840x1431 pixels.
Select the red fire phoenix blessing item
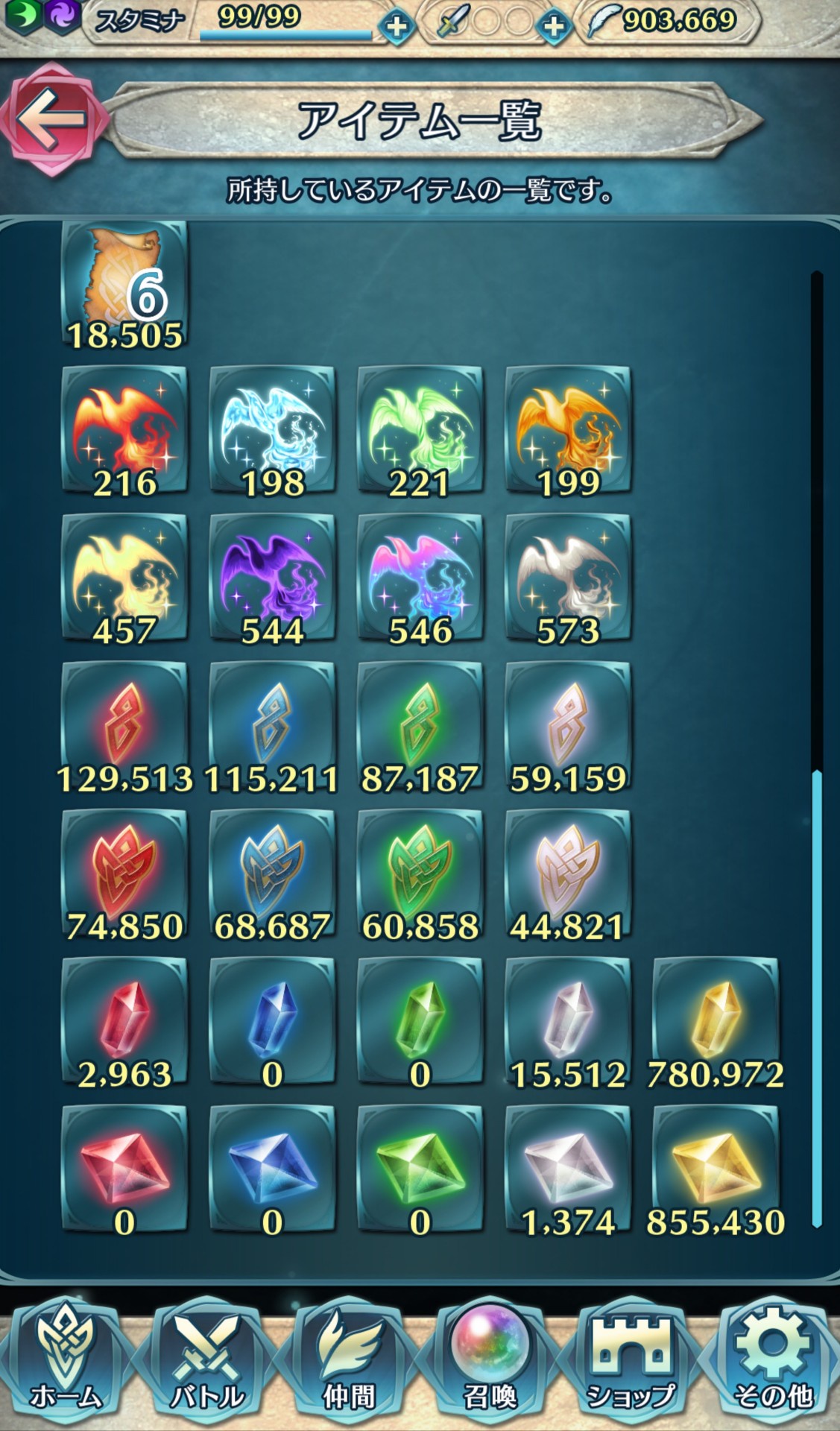pyautogui.click(x=124, y=431)
